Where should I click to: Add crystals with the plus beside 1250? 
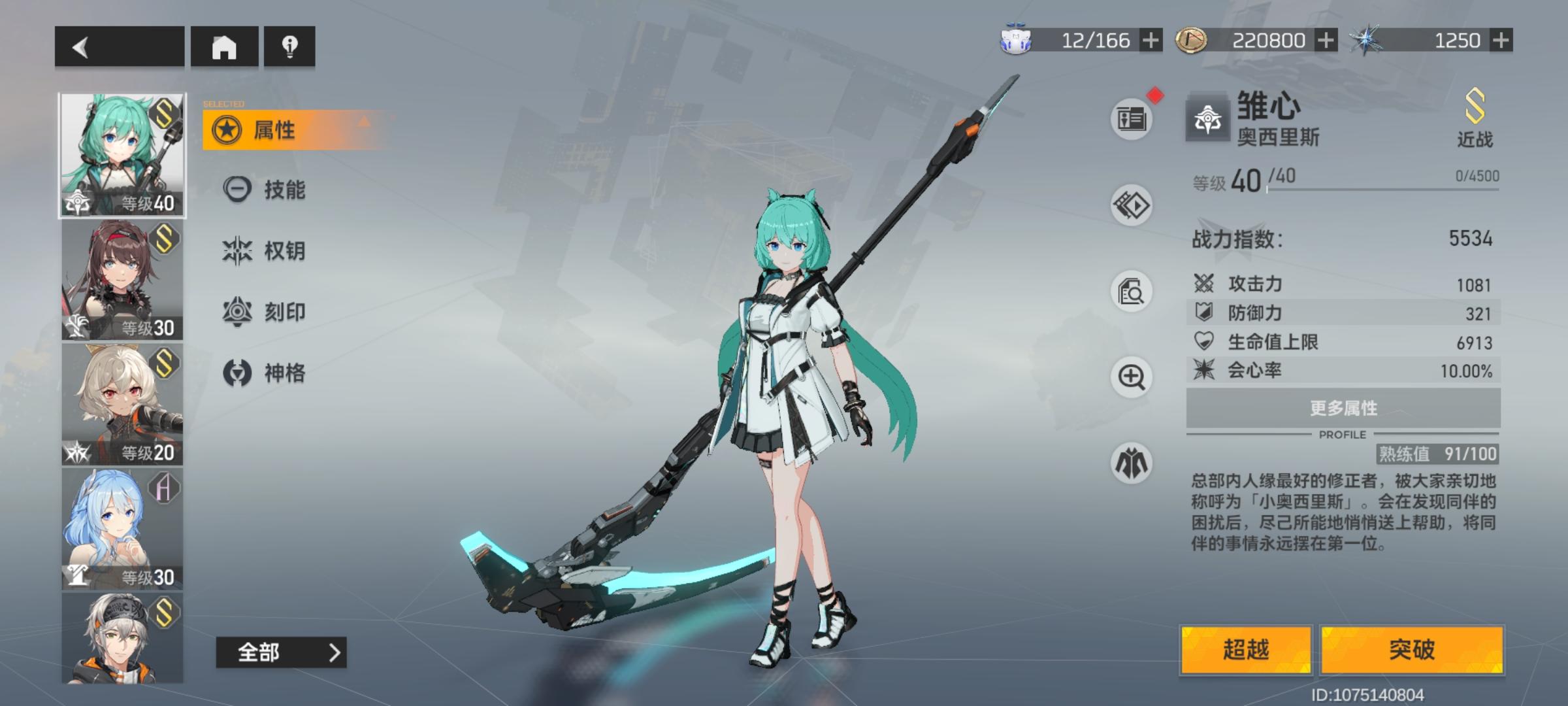(1501, 41)
